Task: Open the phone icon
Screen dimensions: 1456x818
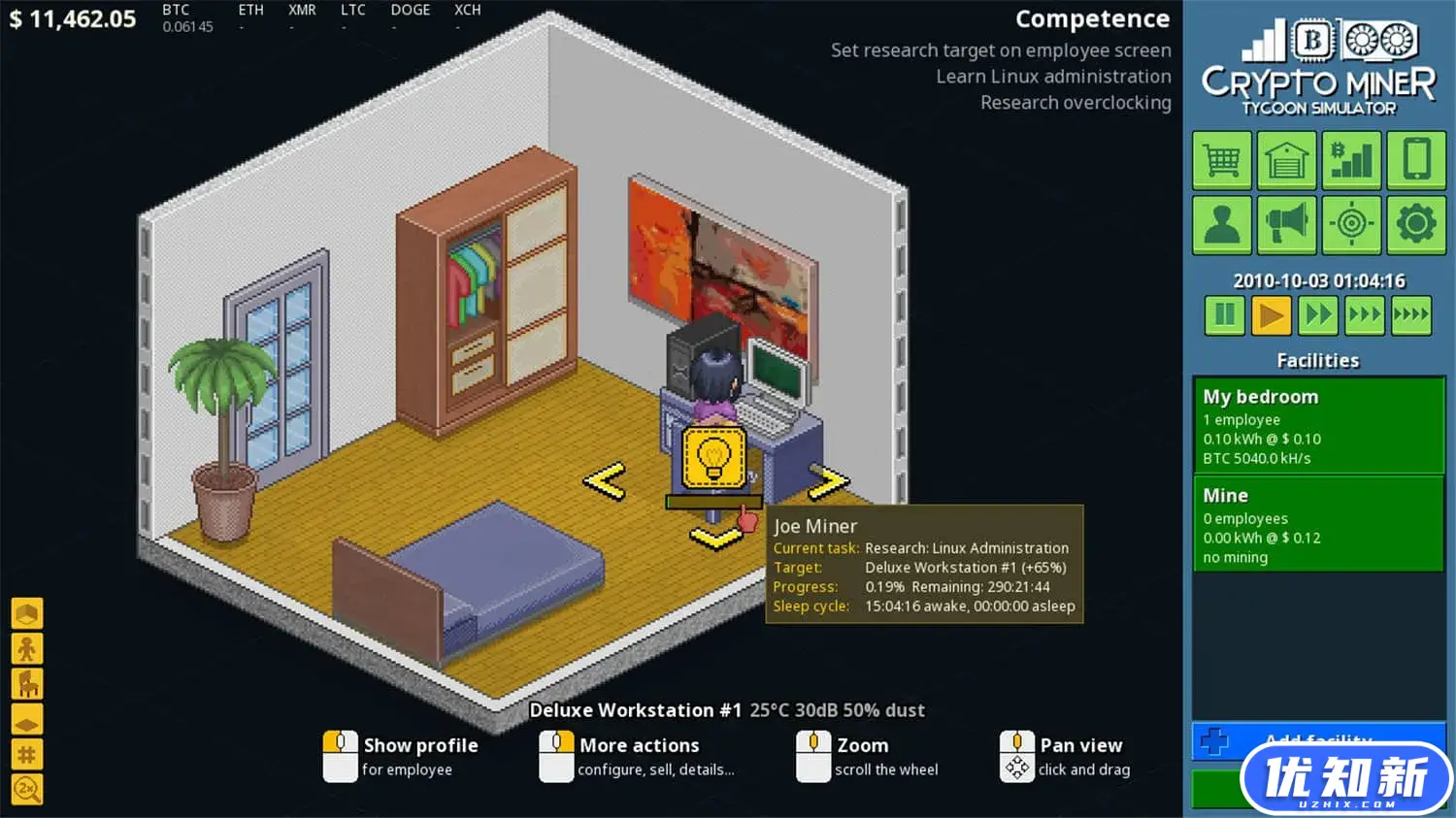Action: 1415,159
